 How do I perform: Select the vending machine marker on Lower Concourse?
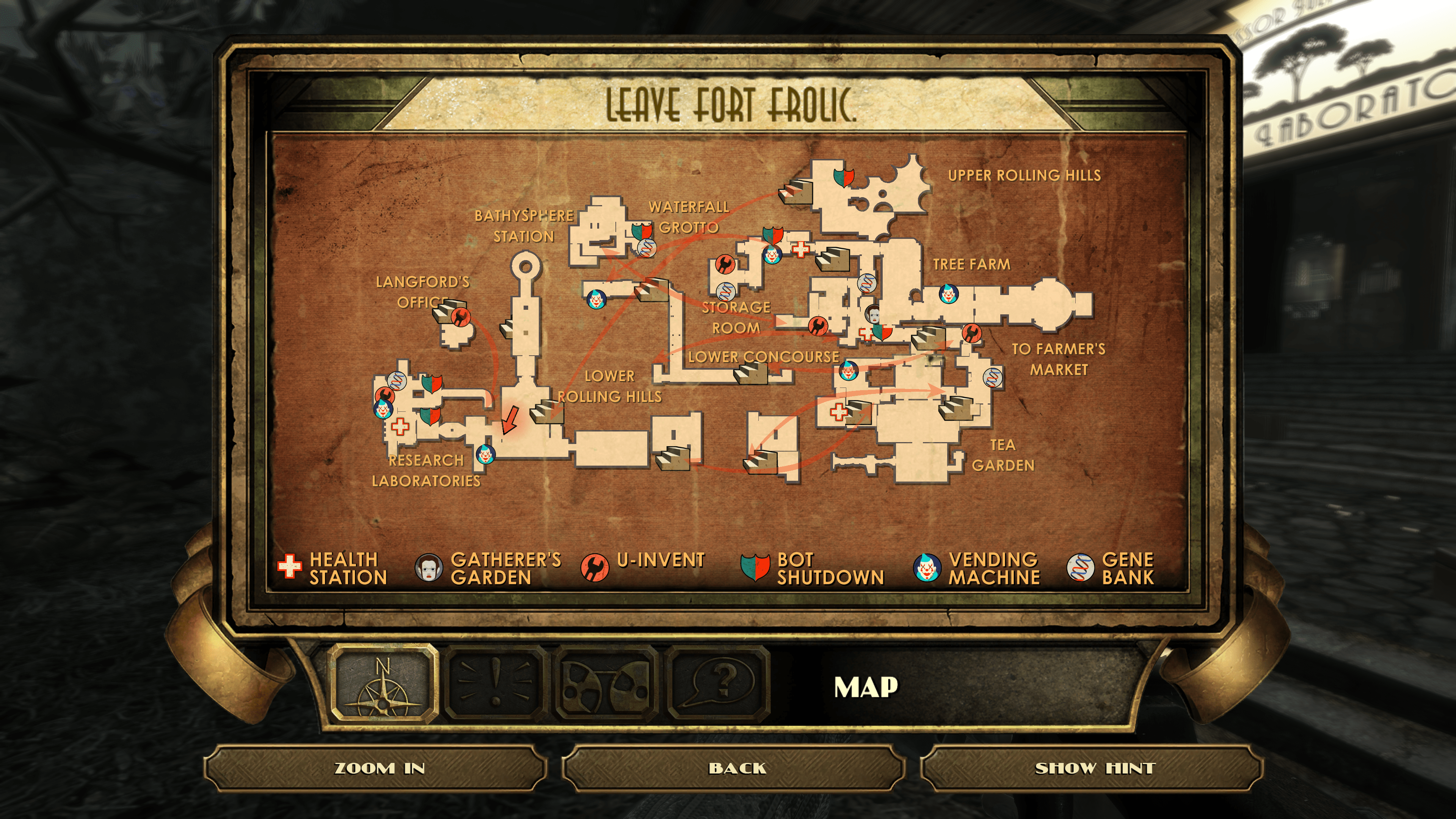pyautogui.click(x=848, y=371)
